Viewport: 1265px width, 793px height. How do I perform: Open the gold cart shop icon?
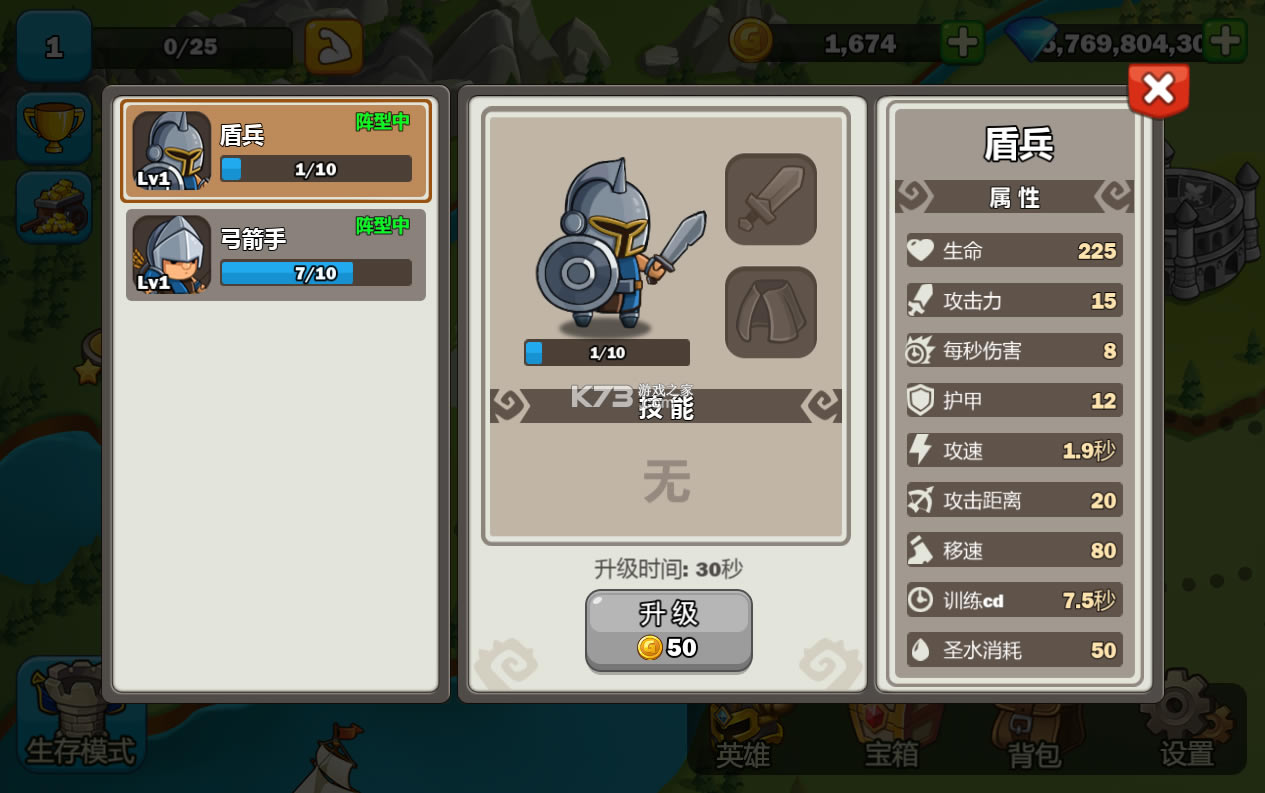point(54,207)
